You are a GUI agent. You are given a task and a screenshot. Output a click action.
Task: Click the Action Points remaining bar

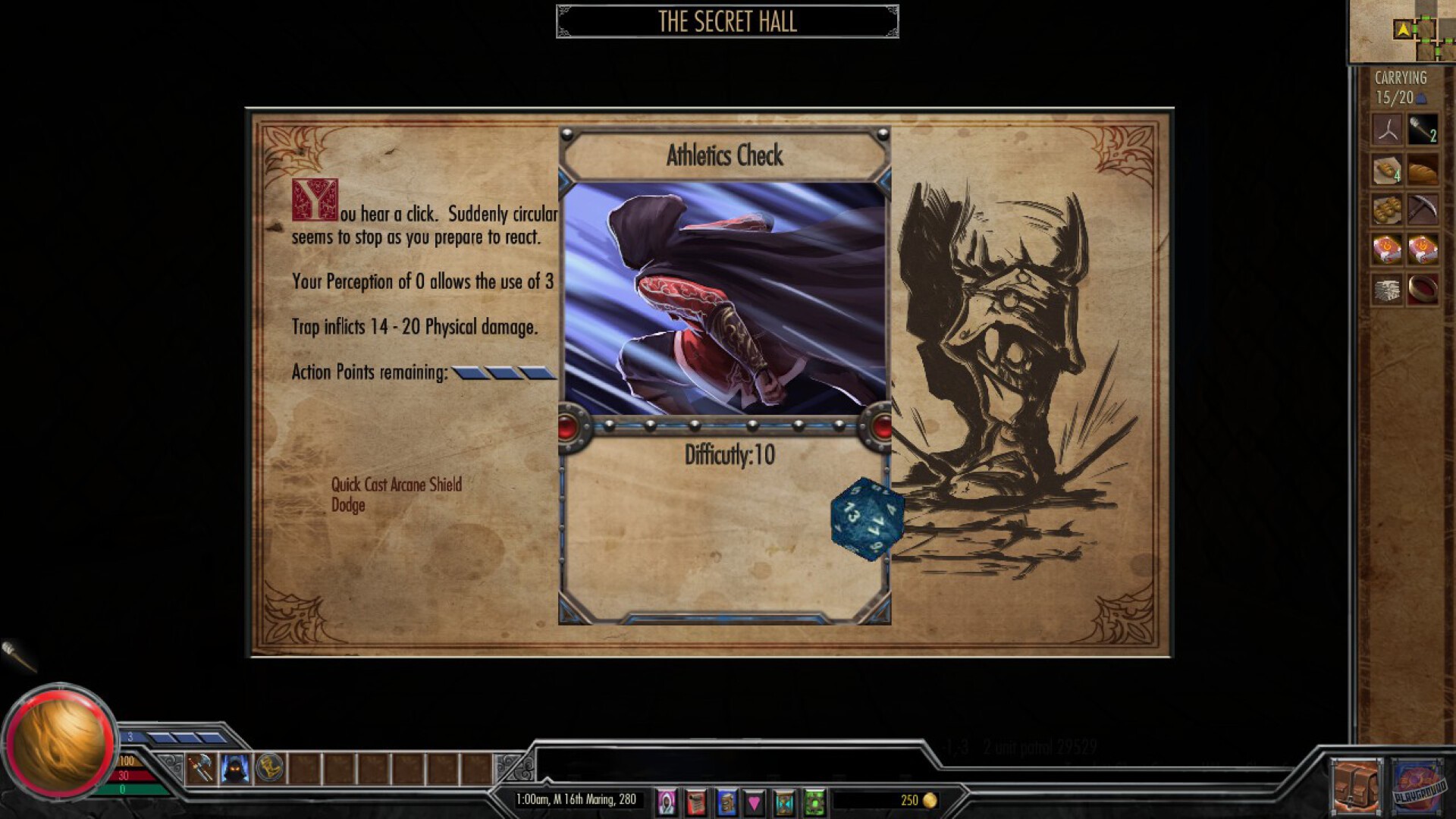click(x=502, y=372)
